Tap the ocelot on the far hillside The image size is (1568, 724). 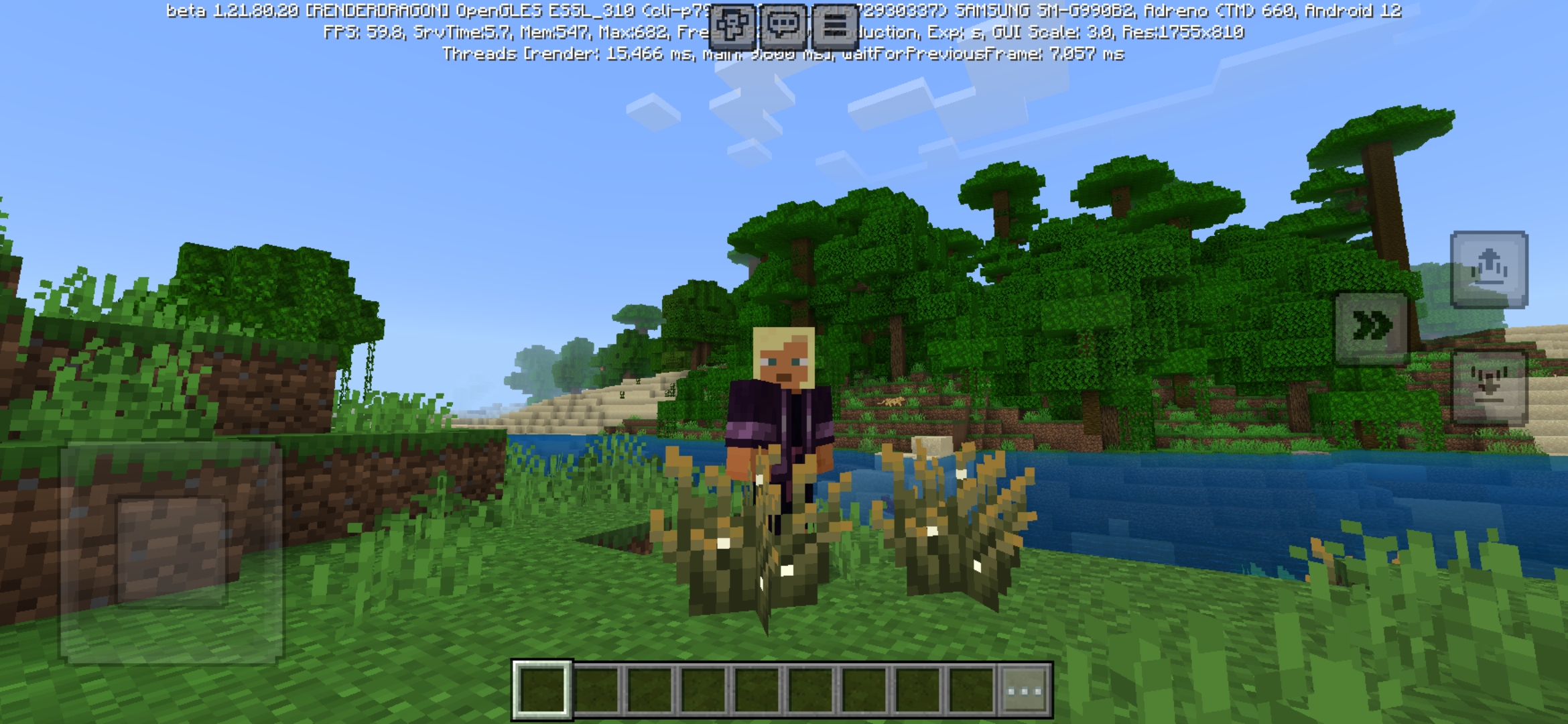coord(895,402)
